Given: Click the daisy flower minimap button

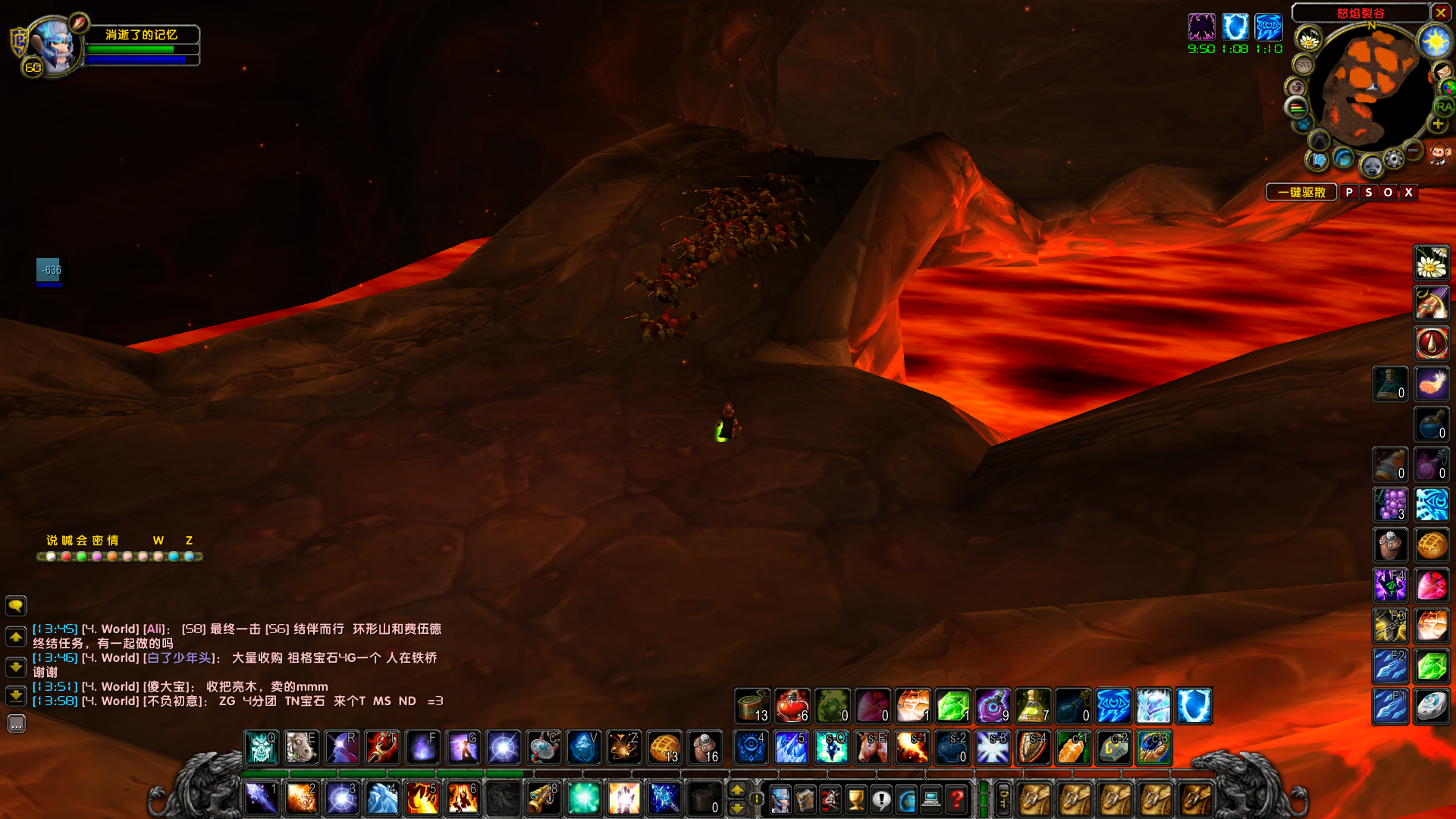Looking at the screenshot, I should coord(1308,39).
